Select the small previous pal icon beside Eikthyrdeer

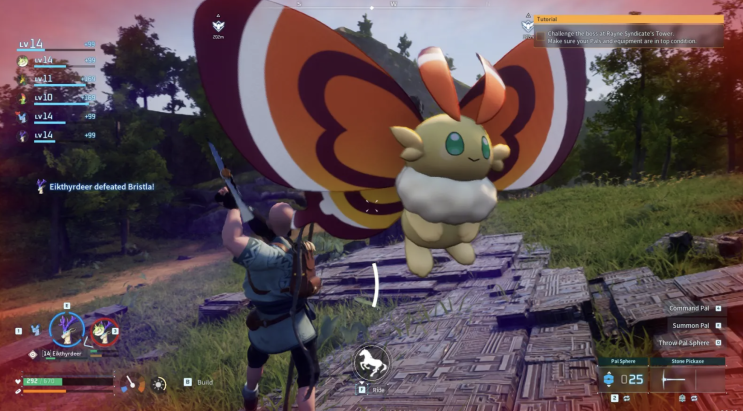[x=33, y=331]
